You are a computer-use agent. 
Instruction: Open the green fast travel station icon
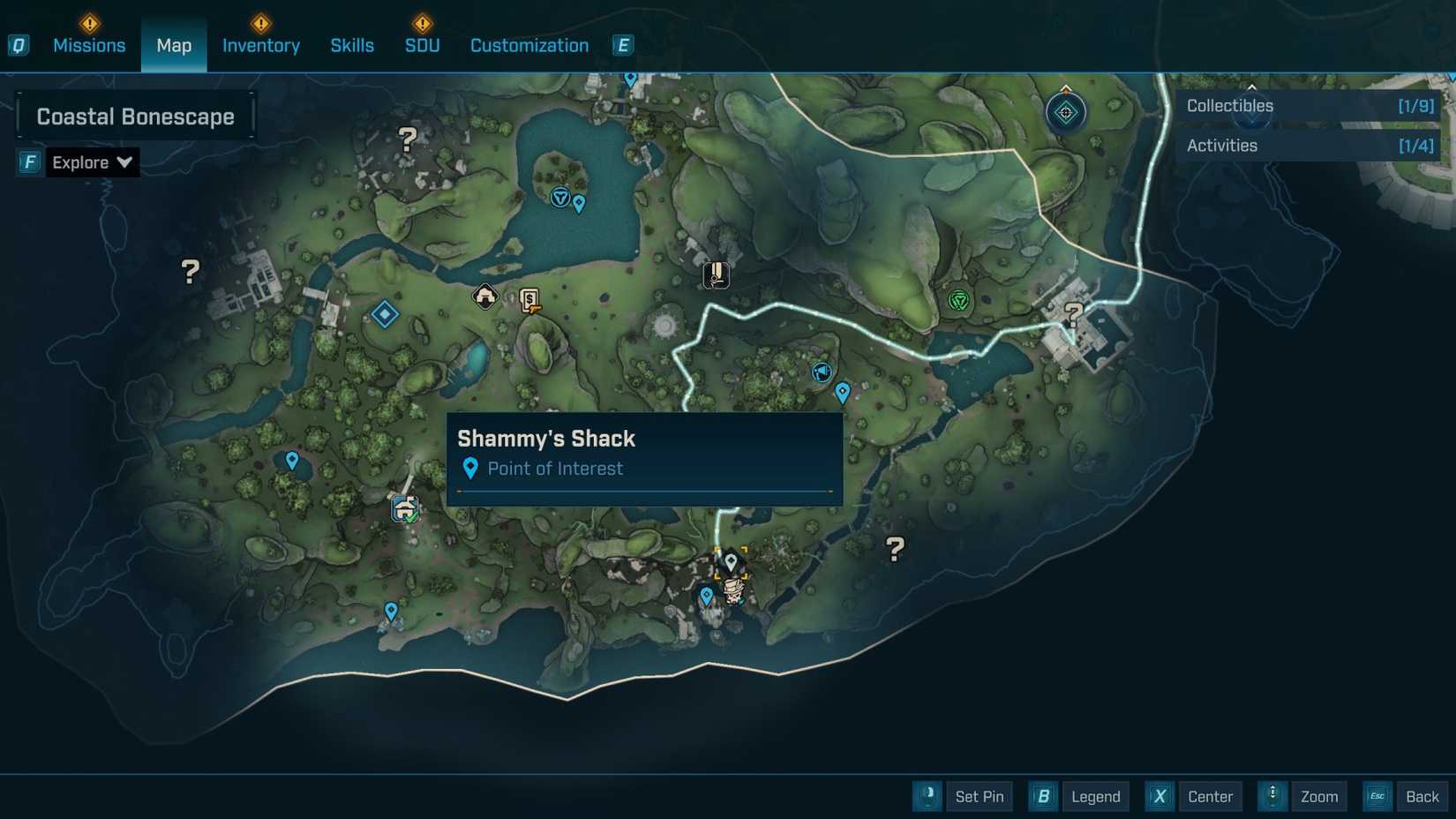(958, 299)
